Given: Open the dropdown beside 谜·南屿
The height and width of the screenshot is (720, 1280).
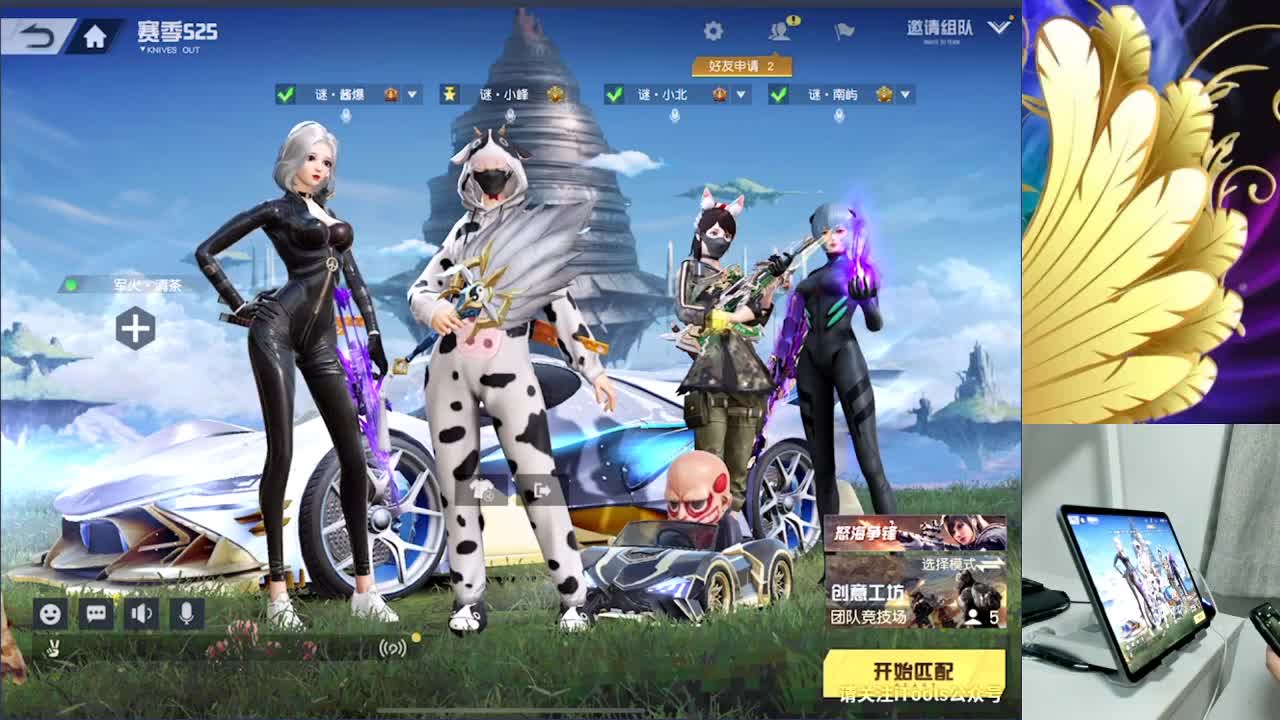Looking at the screenshot, I should (903, 93).
